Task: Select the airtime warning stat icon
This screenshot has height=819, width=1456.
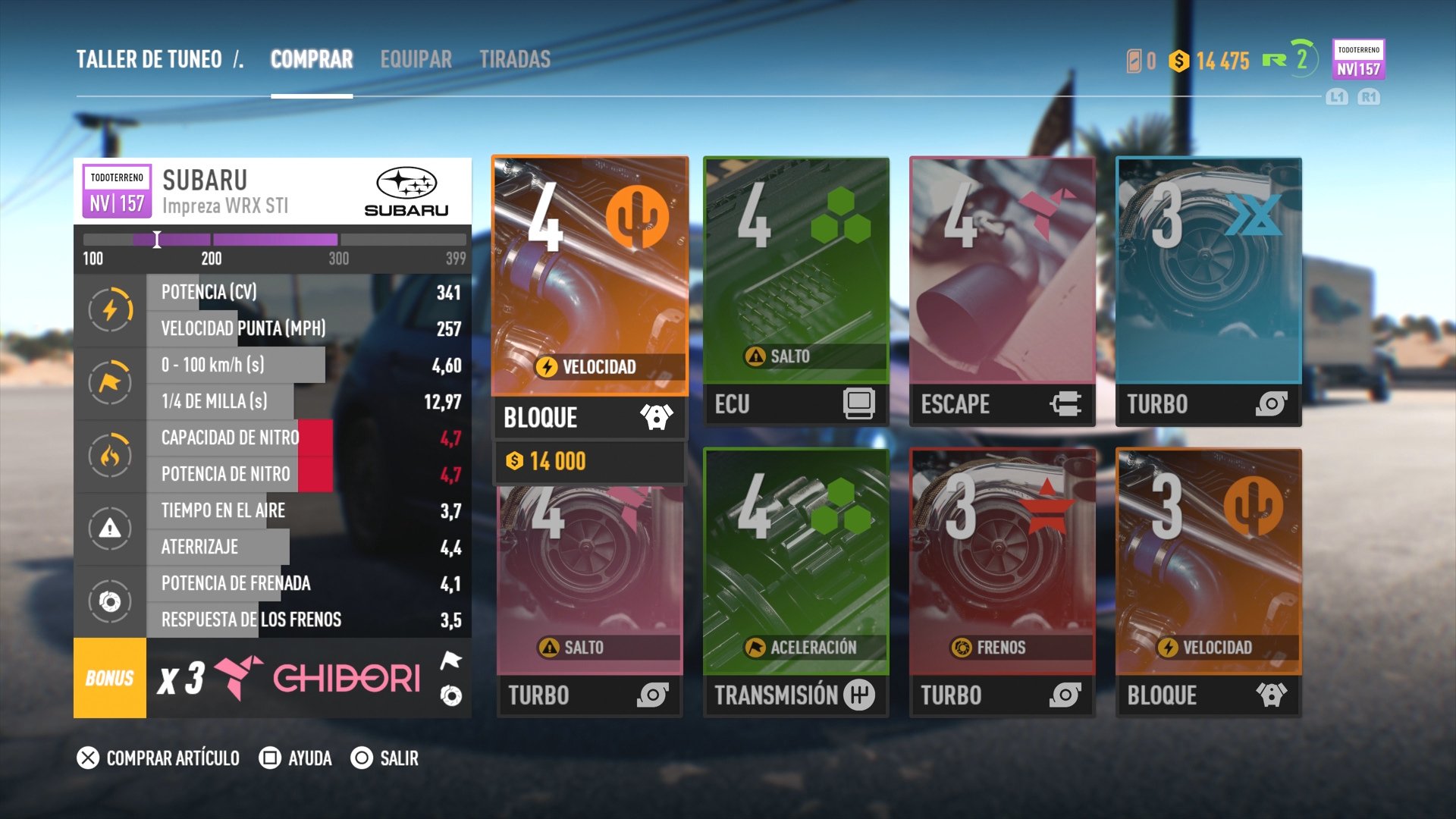Action: (111, 529)
